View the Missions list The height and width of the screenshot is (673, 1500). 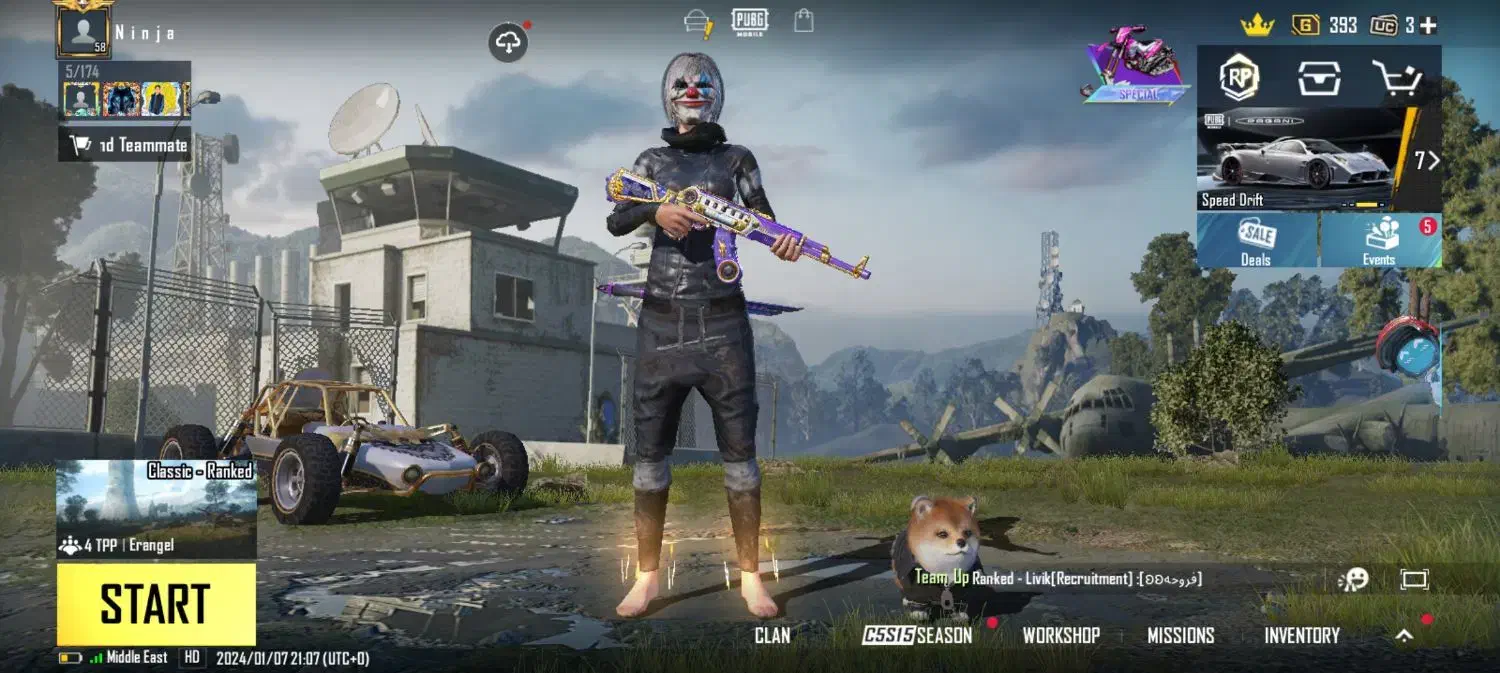pyautogui.click(x=1180, y=635)
